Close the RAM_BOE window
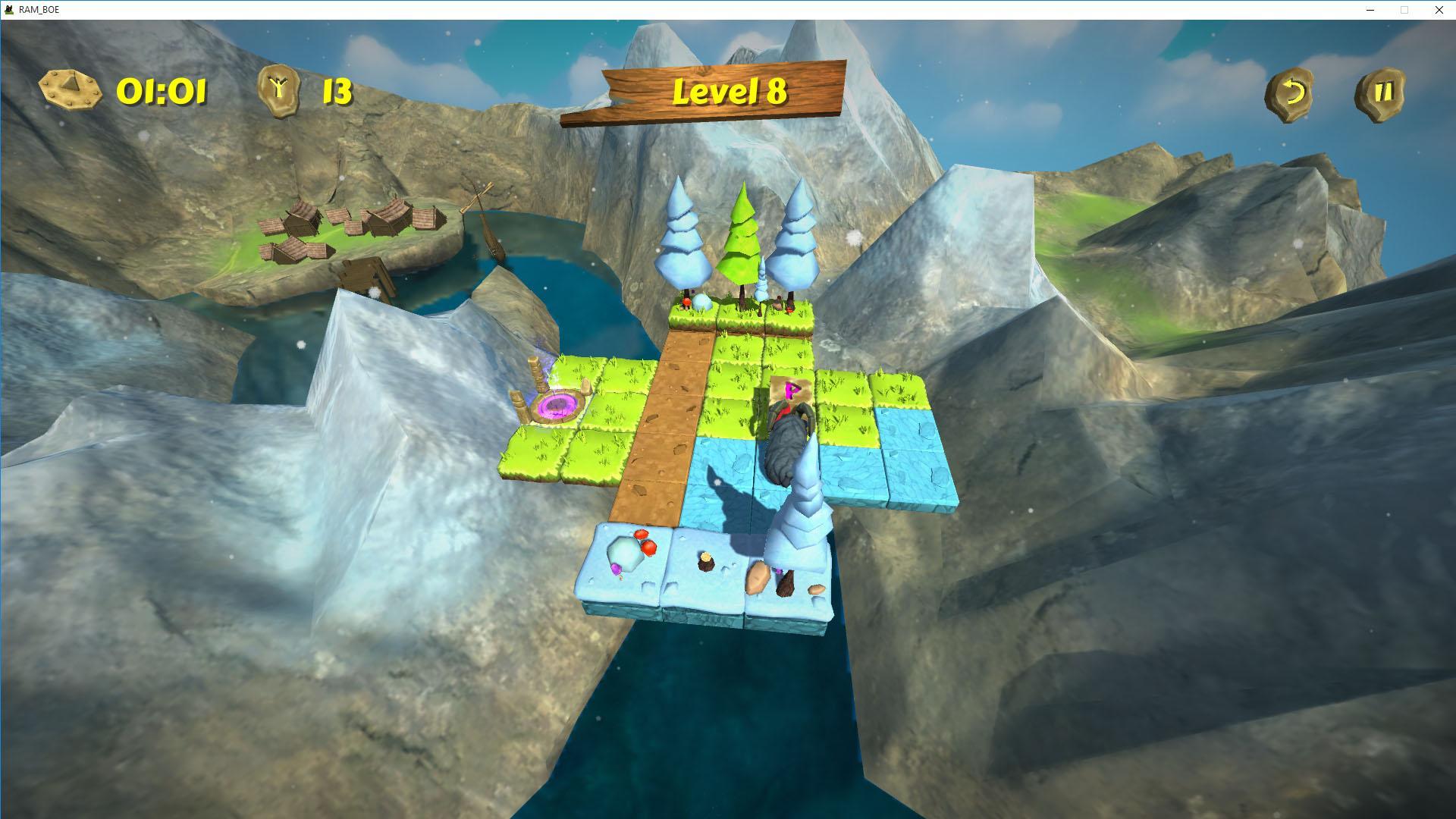 [x=1439, y=10]
